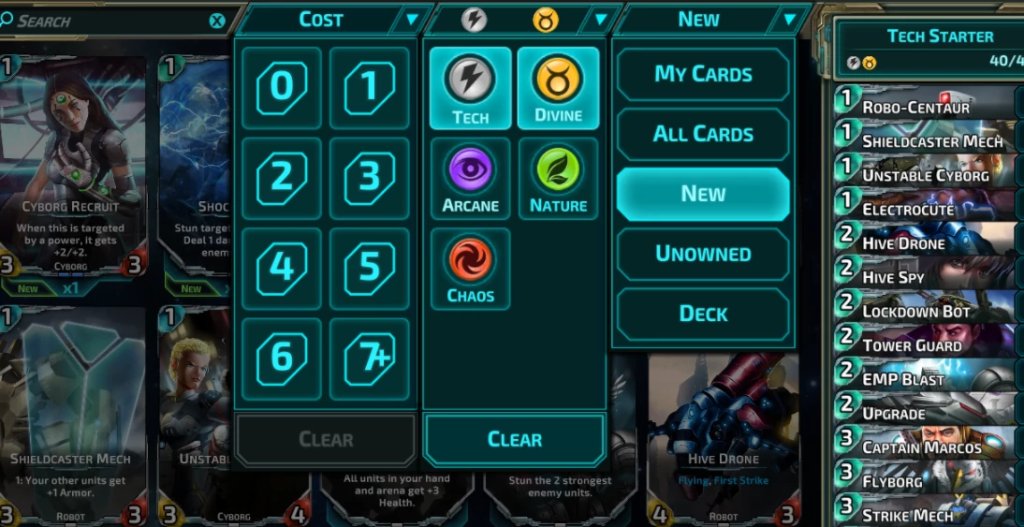The height and width of the screenshot is (527, 1024).
Task: Click the card search field
Action: (x=110, y=21)
